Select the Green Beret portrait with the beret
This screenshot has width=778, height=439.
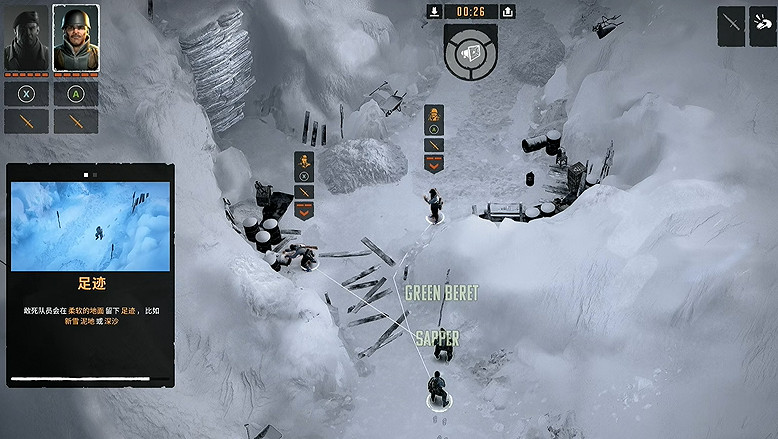click(x=26, y=40)
